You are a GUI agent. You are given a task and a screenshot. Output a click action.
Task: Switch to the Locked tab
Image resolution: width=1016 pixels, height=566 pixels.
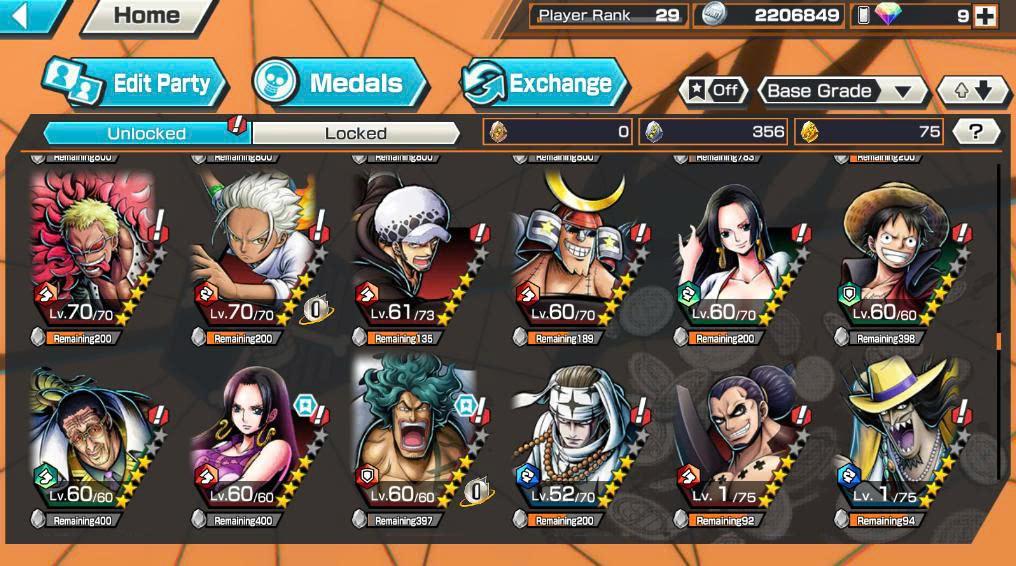355,133
